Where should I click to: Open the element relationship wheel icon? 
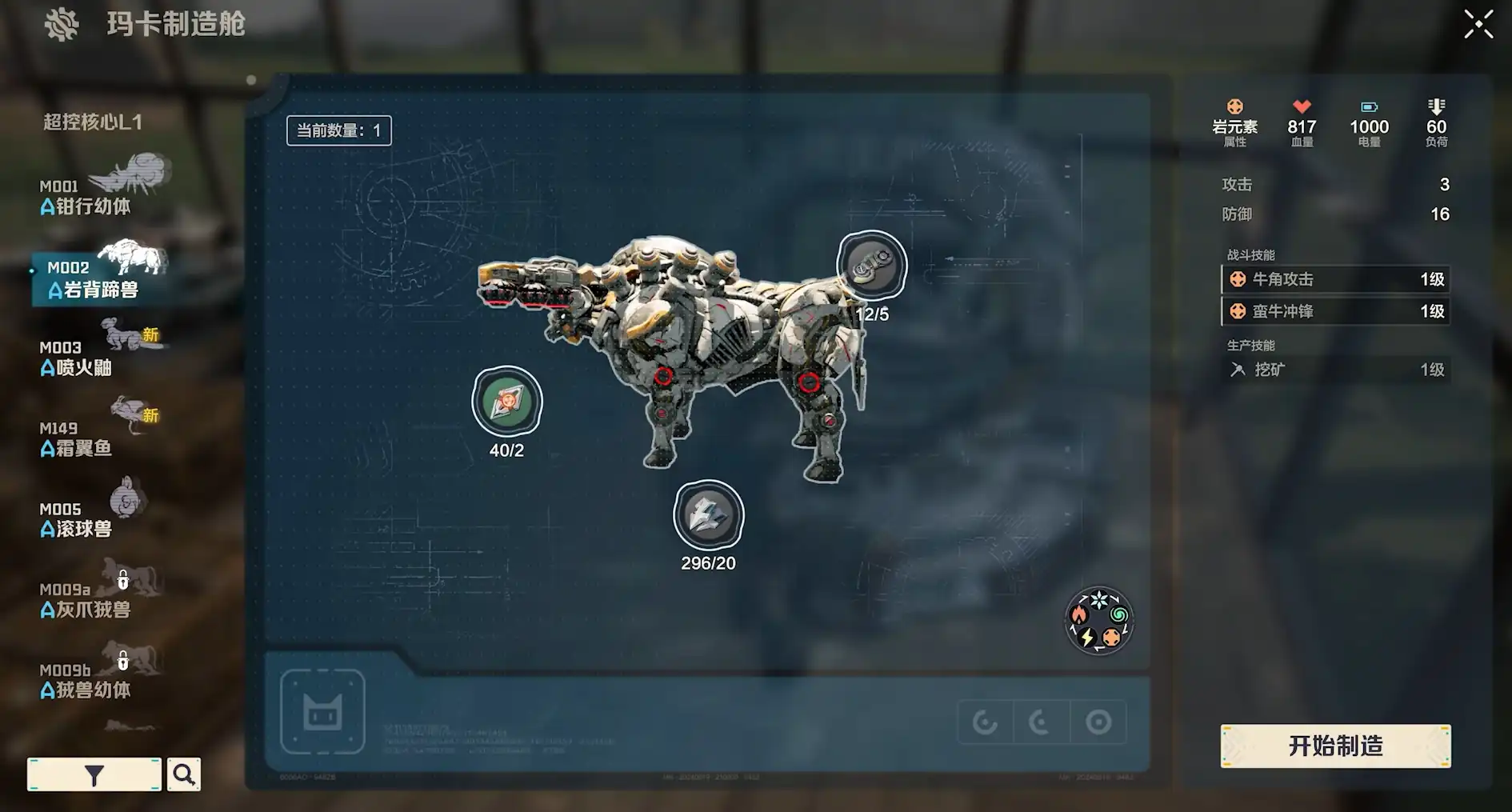pos(1099,621)
